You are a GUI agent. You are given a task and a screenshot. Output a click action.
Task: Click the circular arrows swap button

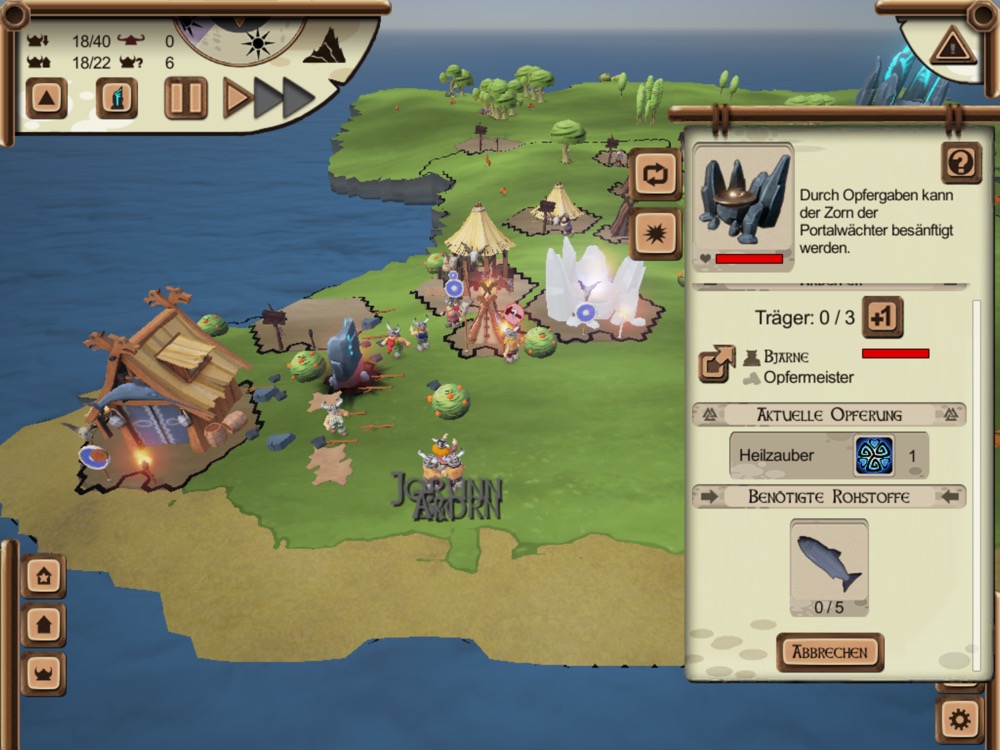click(x=655, y=175)
